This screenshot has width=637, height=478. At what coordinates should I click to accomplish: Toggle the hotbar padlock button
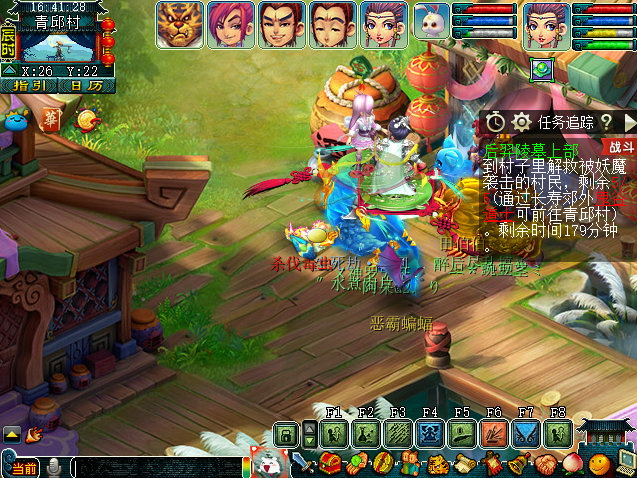286,434
